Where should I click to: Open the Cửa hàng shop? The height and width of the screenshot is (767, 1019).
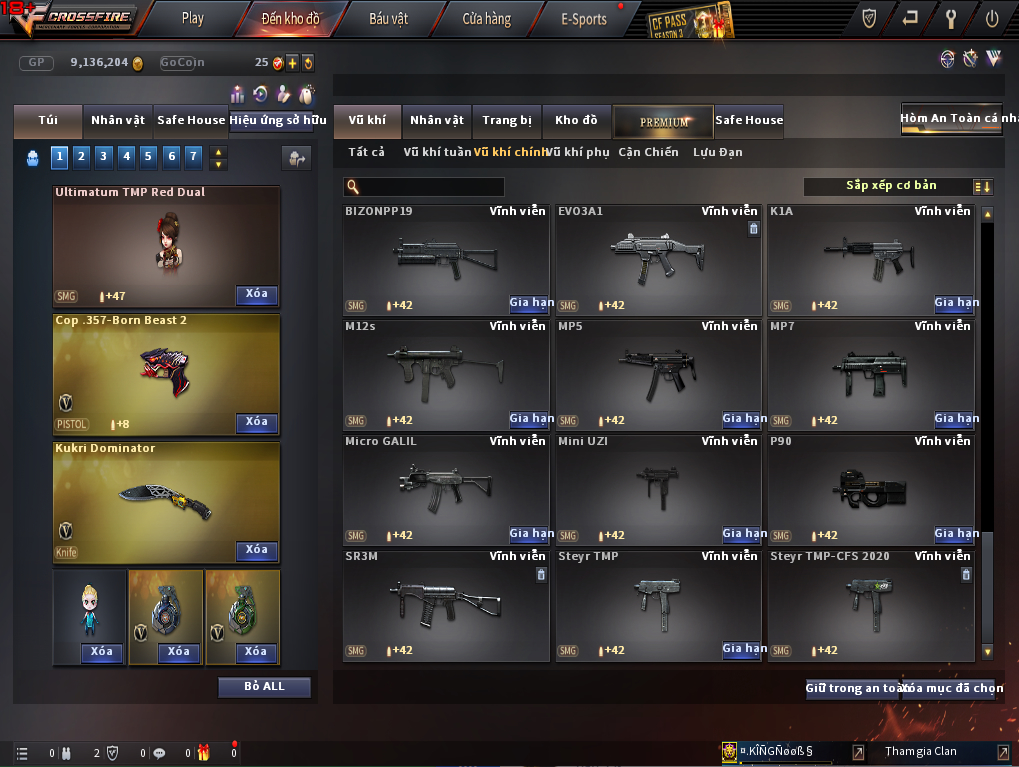point(486,18)
